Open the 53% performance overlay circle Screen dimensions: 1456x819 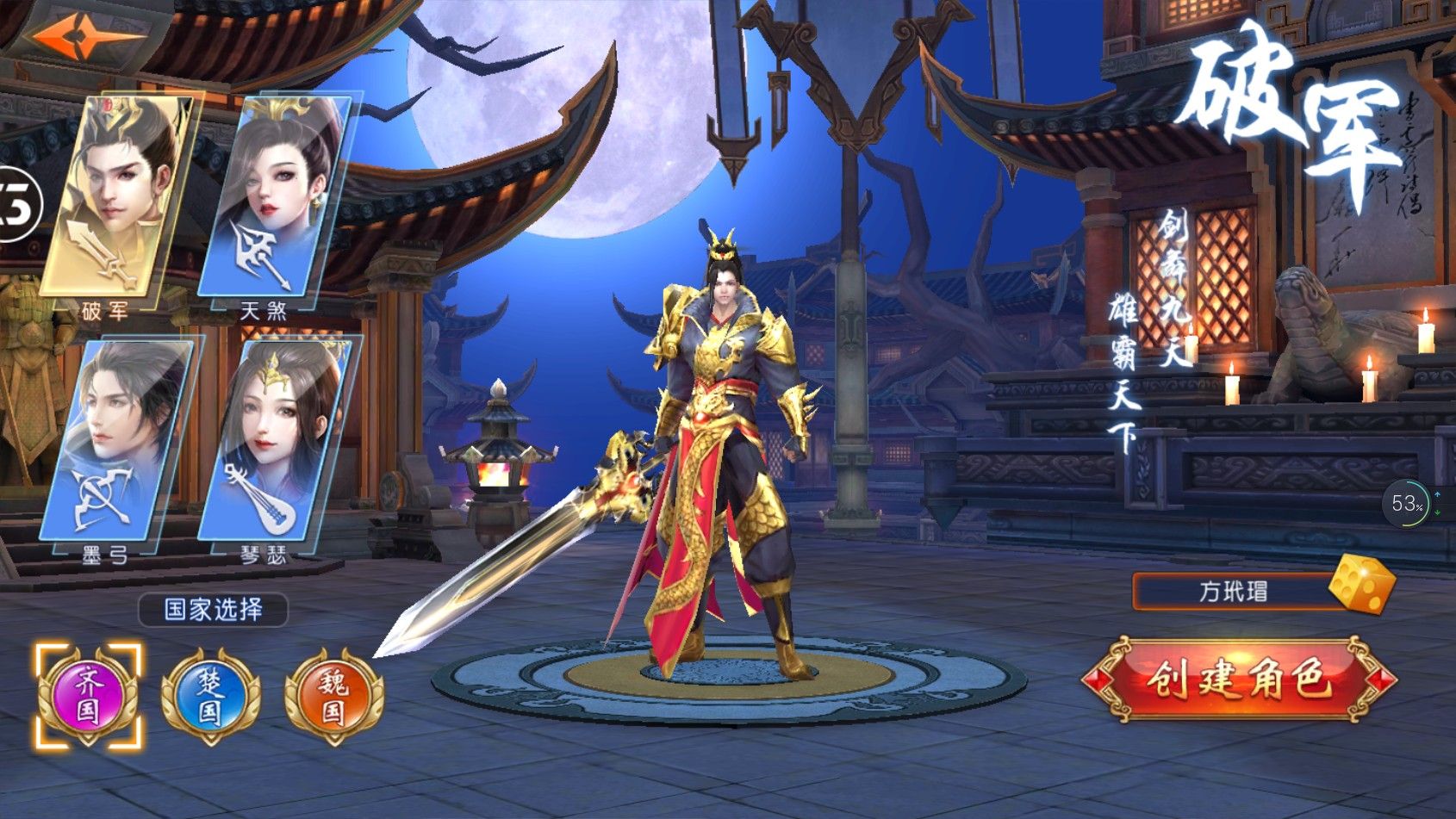[1408, 502]
